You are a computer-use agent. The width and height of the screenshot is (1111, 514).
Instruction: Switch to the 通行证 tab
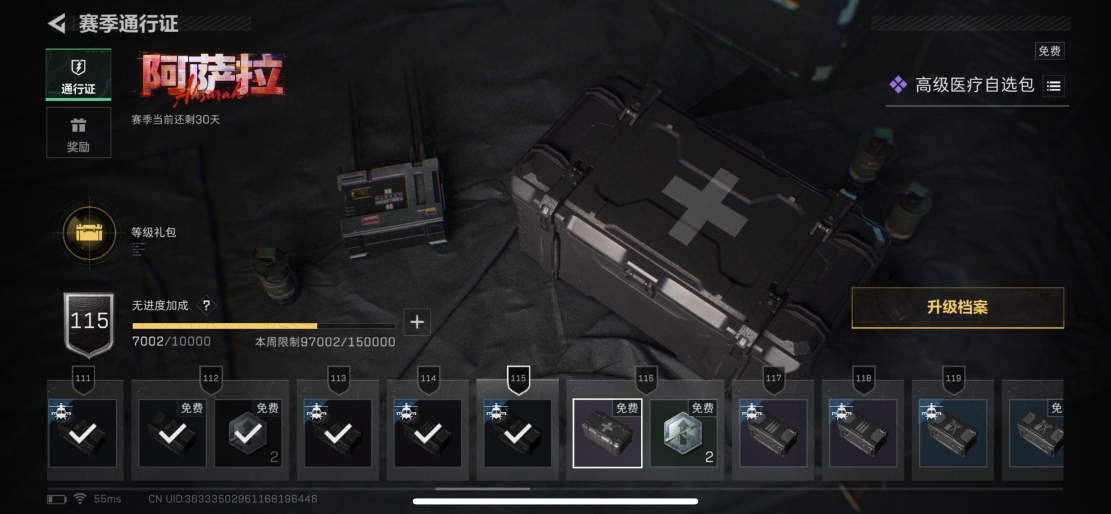(78, 75)
